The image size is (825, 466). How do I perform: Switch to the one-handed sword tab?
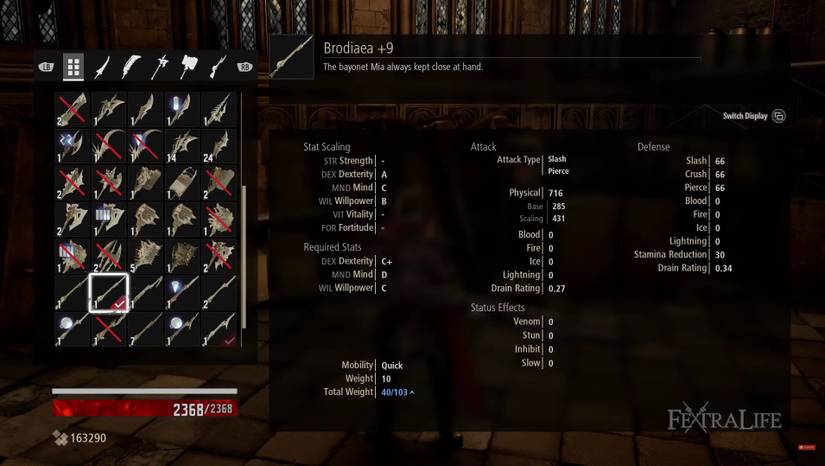click(102, 67)
